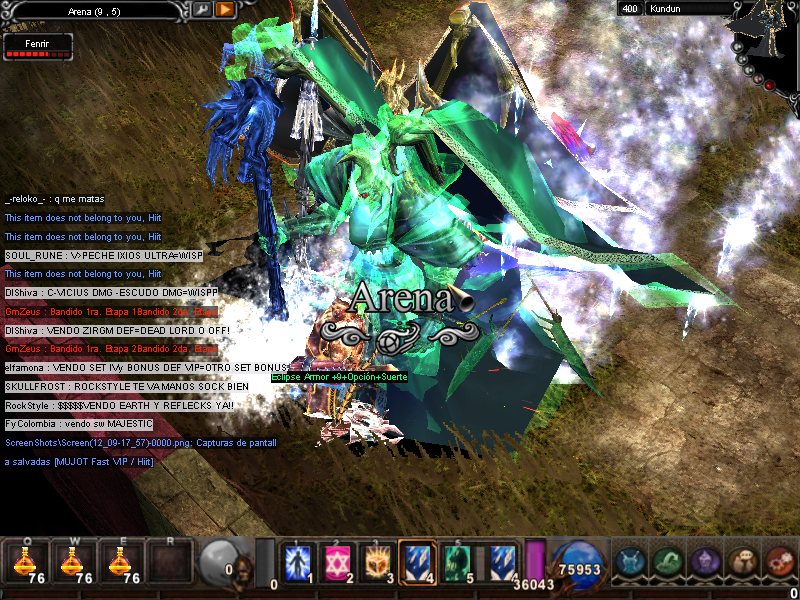Click the blue-white skill icon after slot 5
Image resolution: width=800 pixels, height=600 pixels.
(x=502, y=562)
